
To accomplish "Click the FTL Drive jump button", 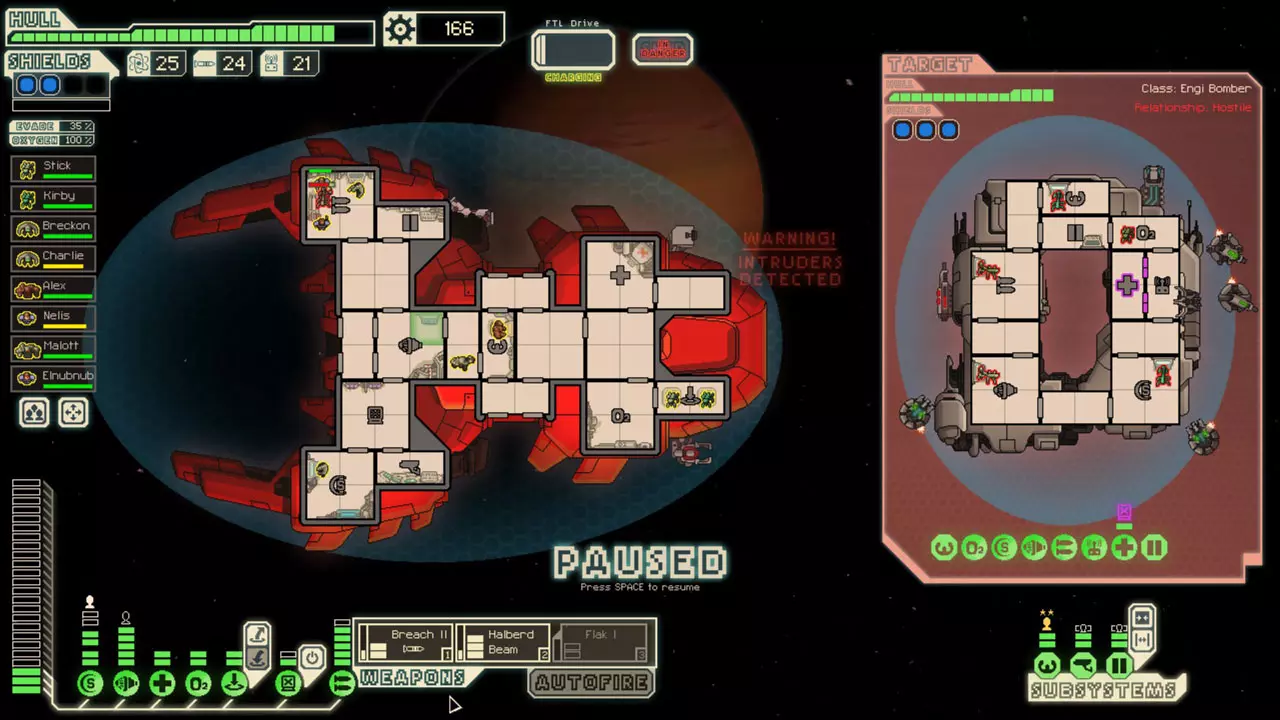I will [x=573, y=49].
